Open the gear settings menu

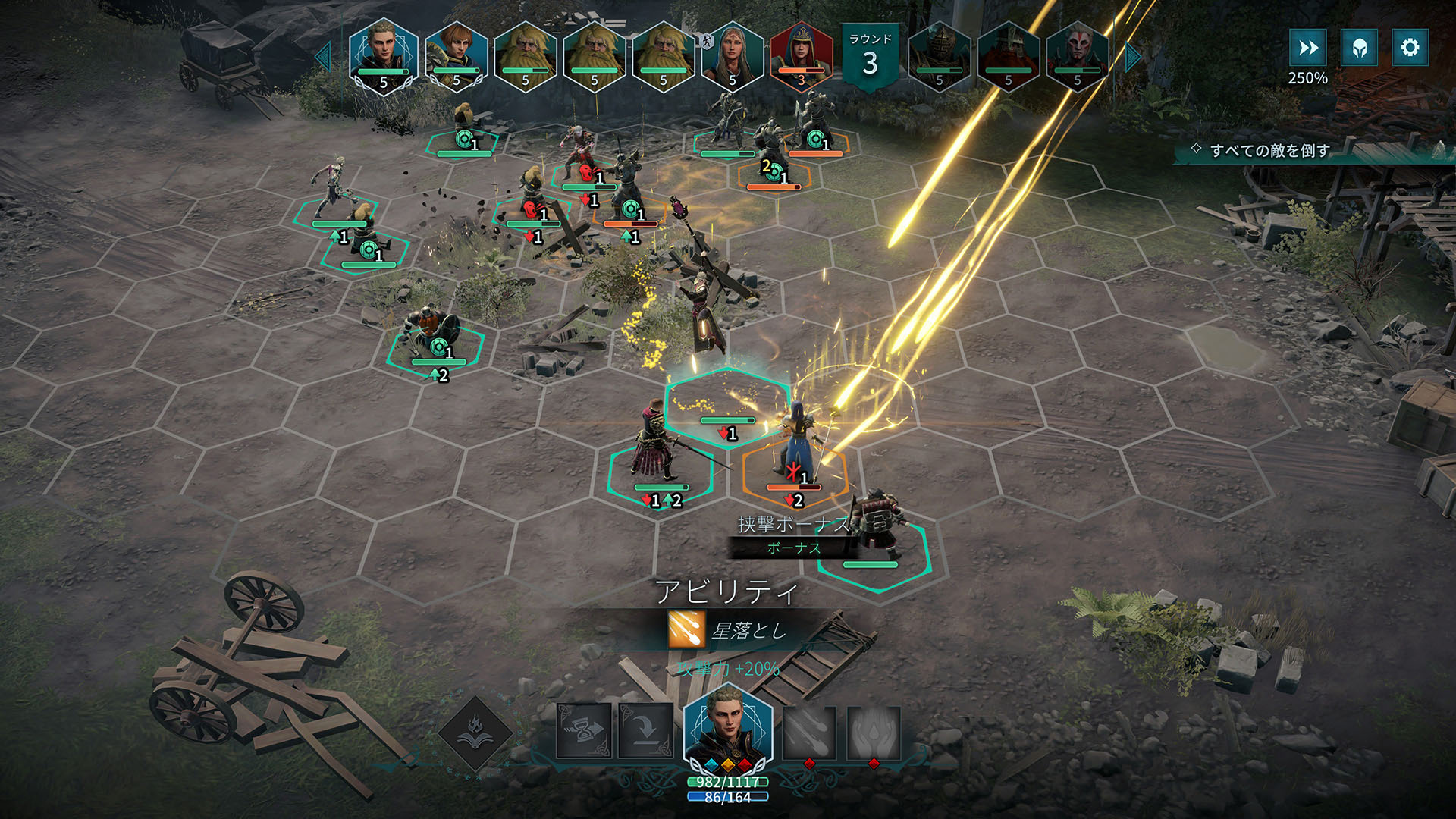pyautogui.click(x=1410, y=48)
